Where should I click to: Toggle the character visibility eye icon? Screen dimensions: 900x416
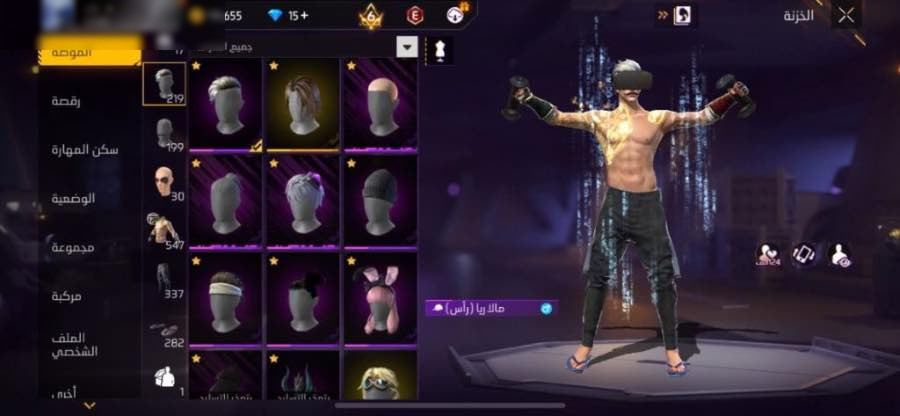click(x=840, y=255)
